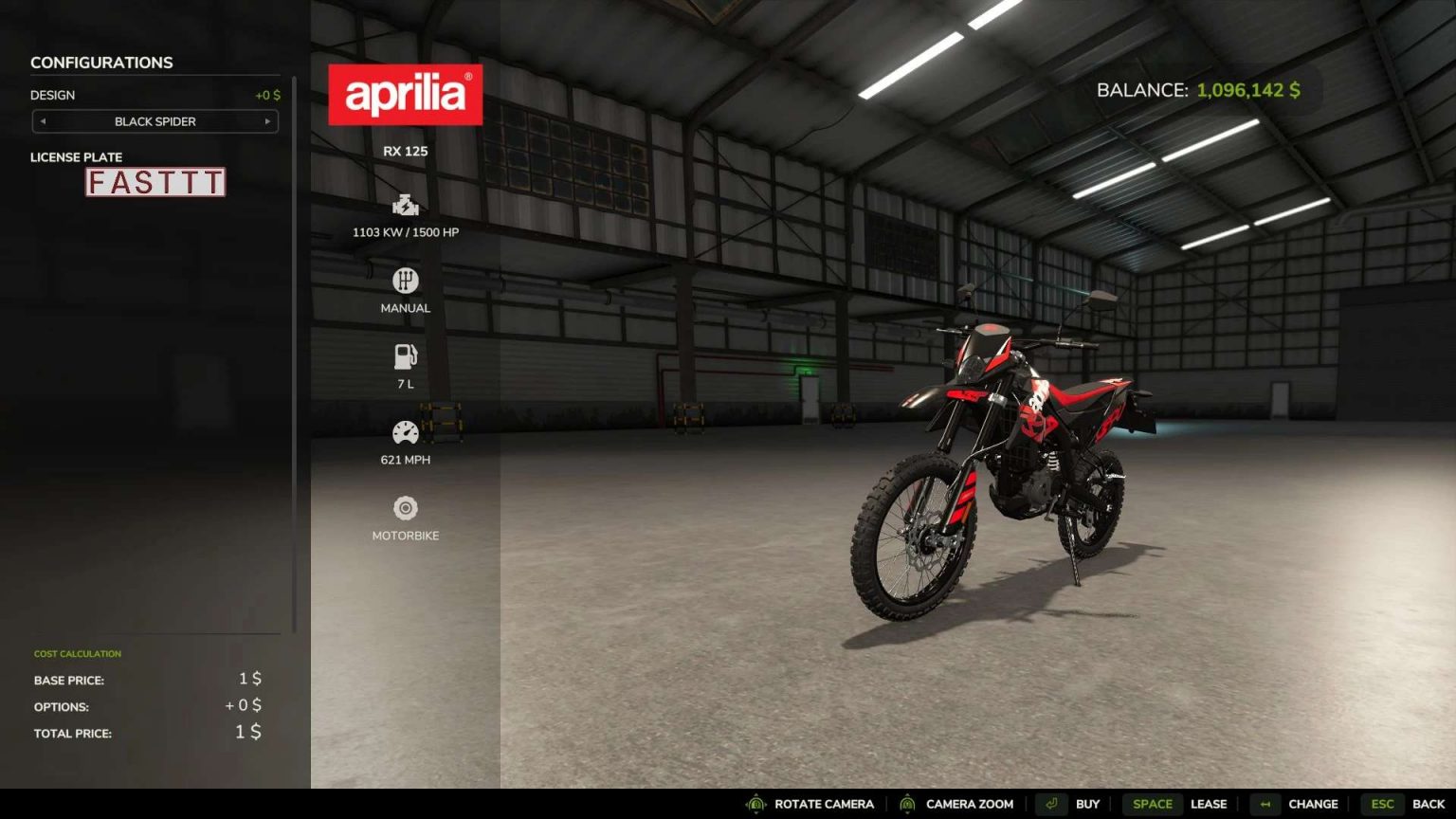Edit the FASTTT license plate text
The width and height of the screenshot is (1456, 819).
point(155,182)
